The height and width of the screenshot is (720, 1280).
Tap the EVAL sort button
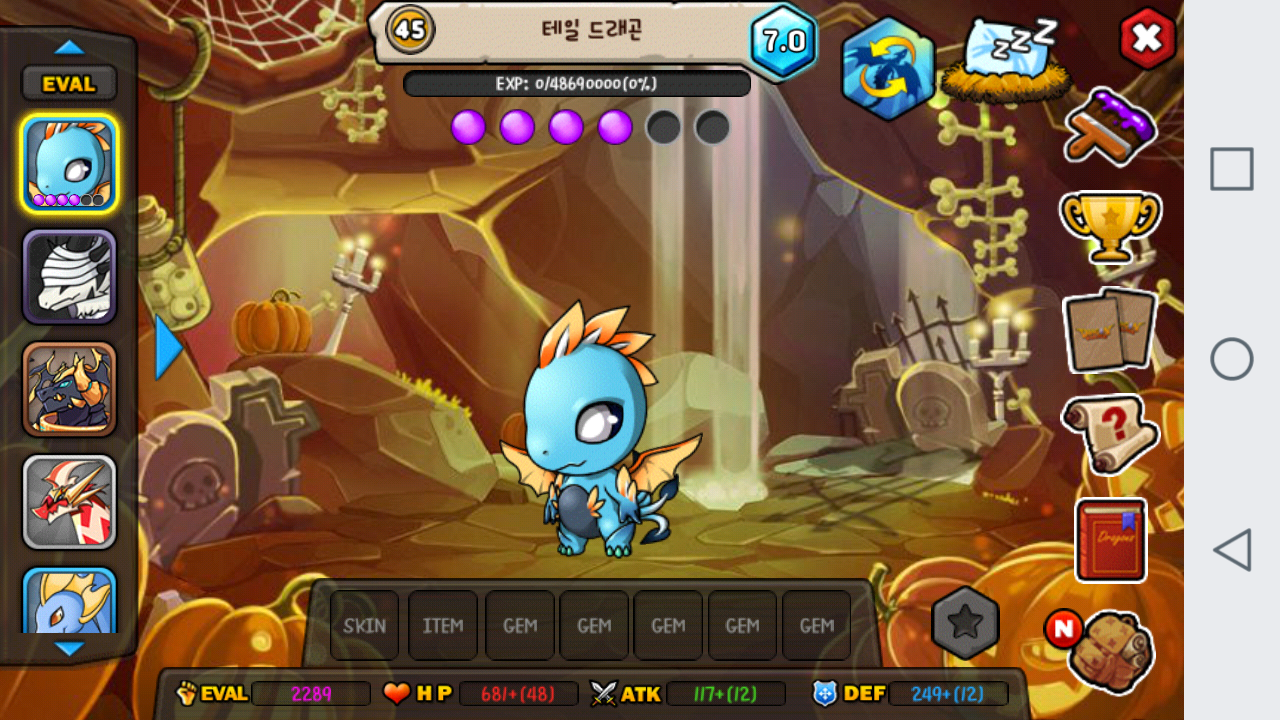[69, 84]
